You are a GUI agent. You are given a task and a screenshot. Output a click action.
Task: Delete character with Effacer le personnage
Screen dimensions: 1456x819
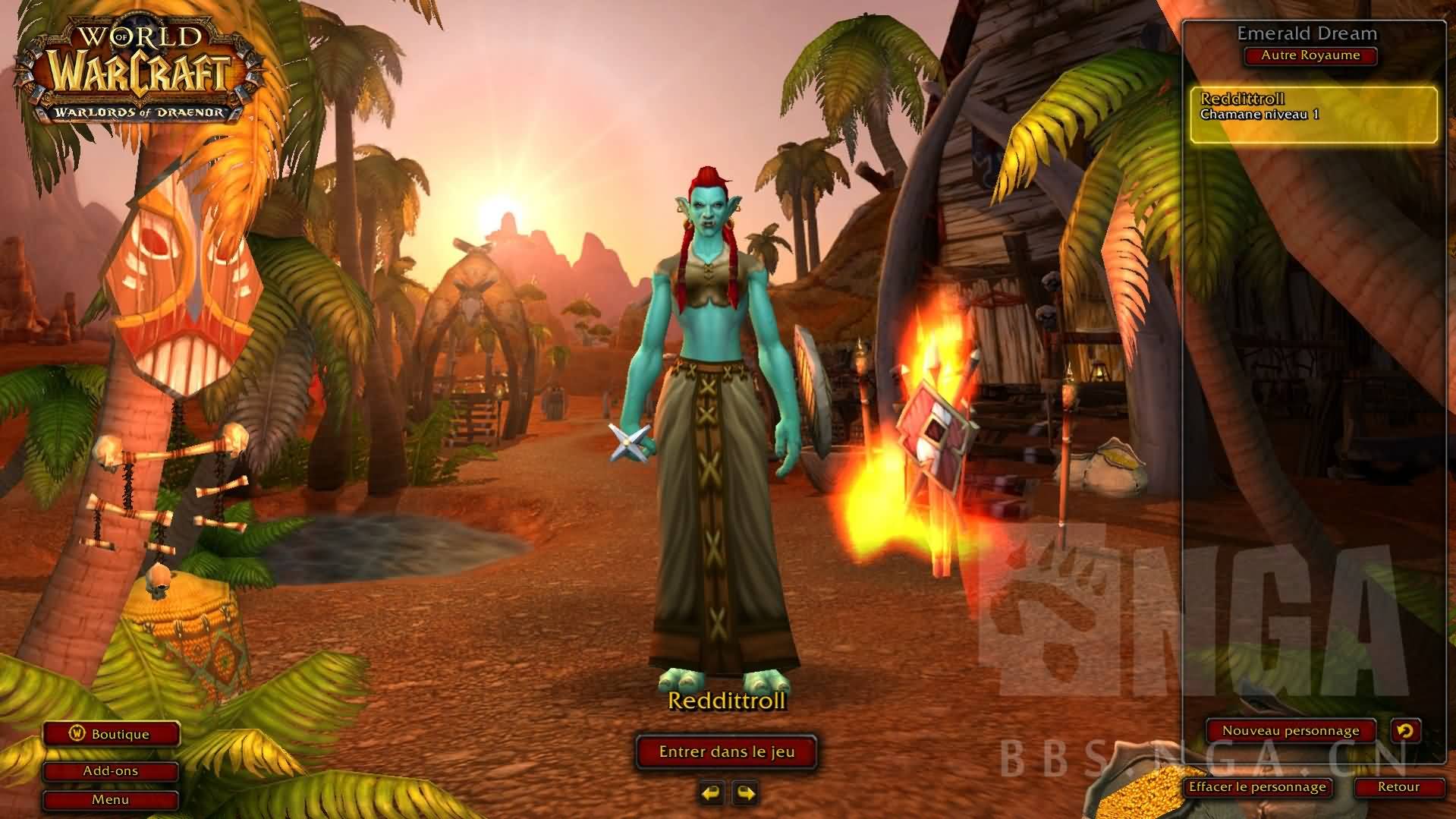[1256, 787]
